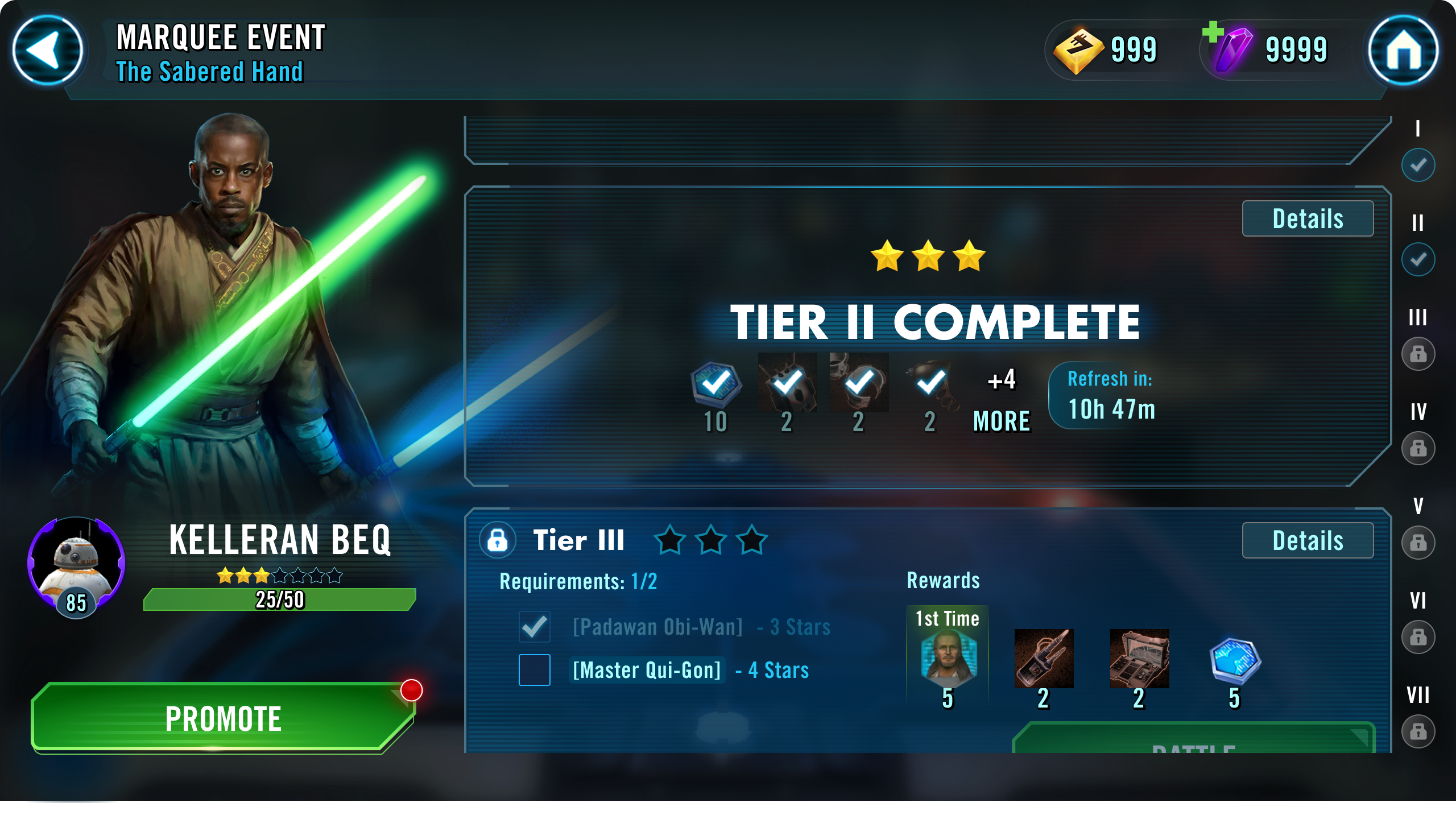Screen dimensions: 1456x819
Task: Click the lock icon beside Tier III heading
Action: pyautogui.click(x=498, y=540)
